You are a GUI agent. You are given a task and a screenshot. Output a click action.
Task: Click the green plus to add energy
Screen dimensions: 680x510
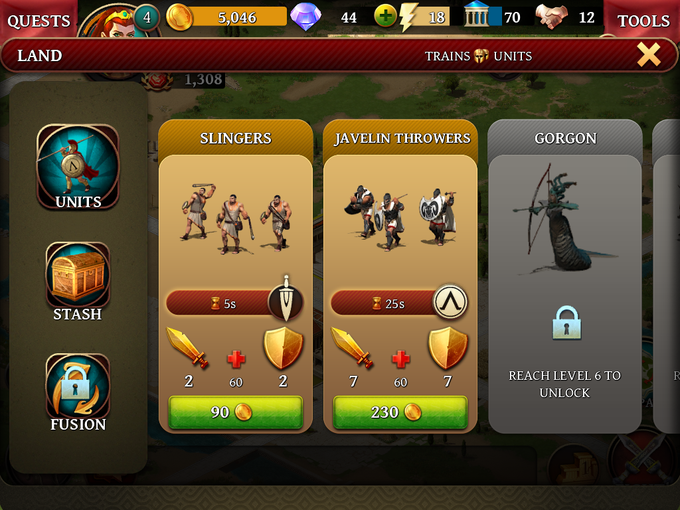click(x=386, y=16)
